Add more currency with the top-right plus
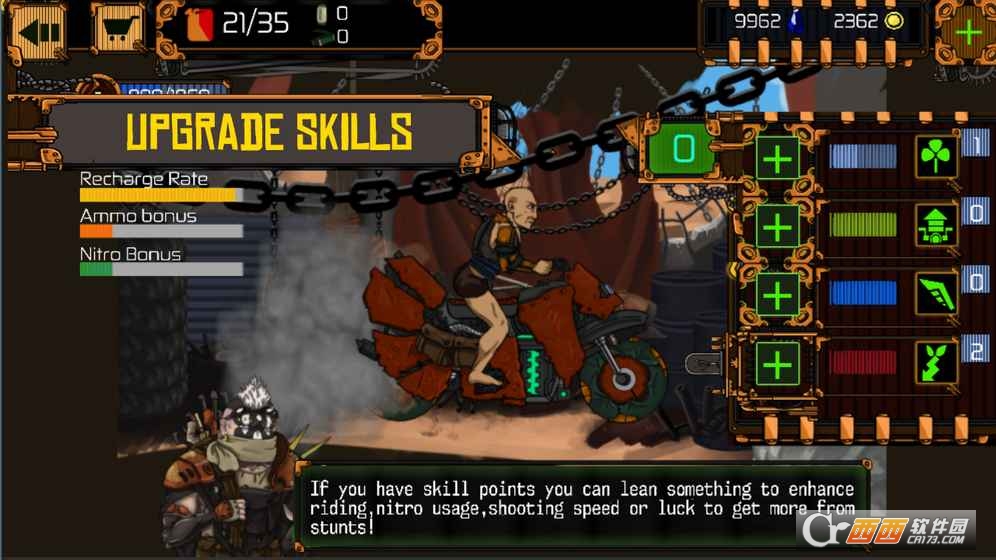This screenshot has height=560, width=996. click(x=967, y=31)
